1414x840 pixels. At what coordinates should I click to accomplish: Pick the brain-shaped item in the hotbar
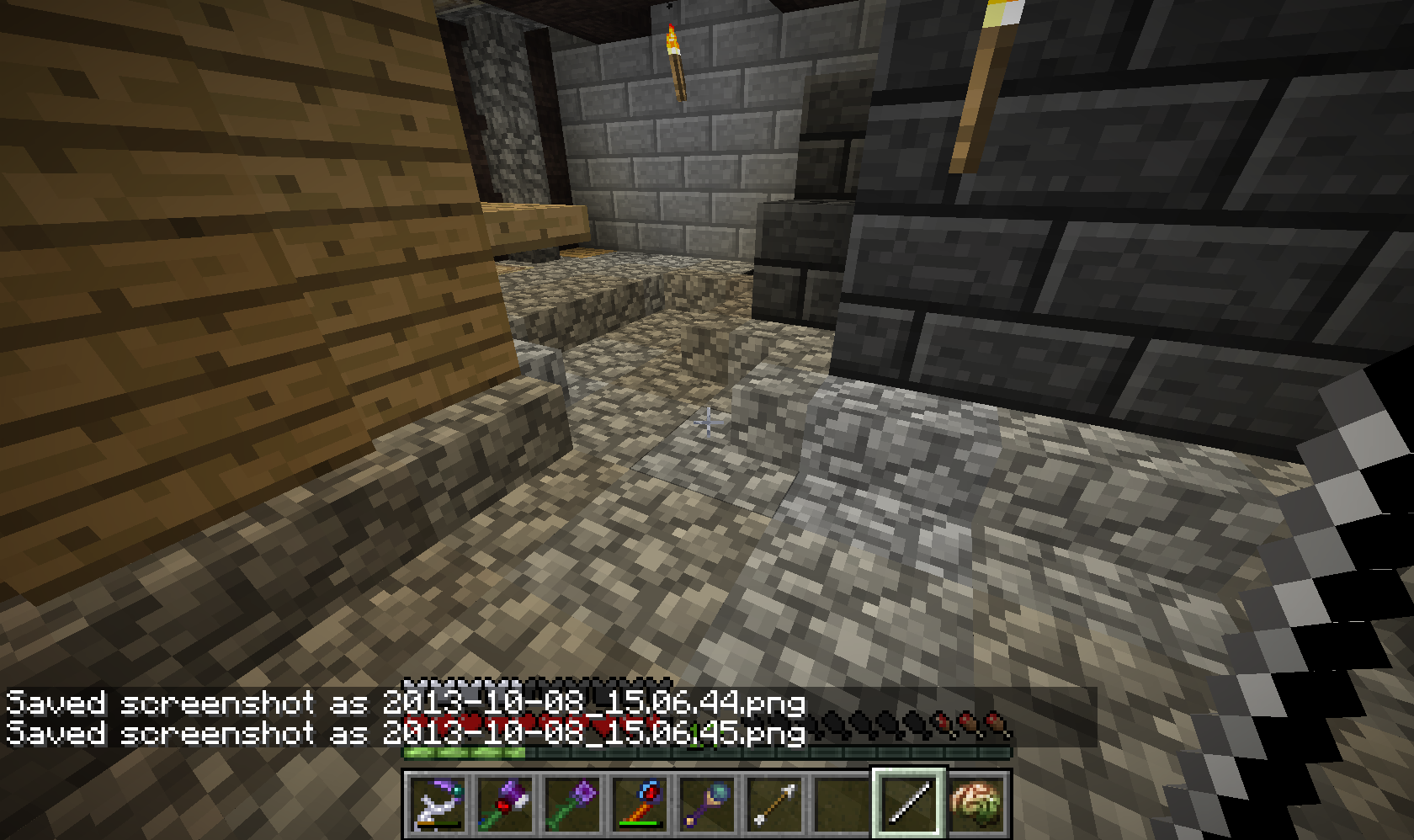click(976, 802)
